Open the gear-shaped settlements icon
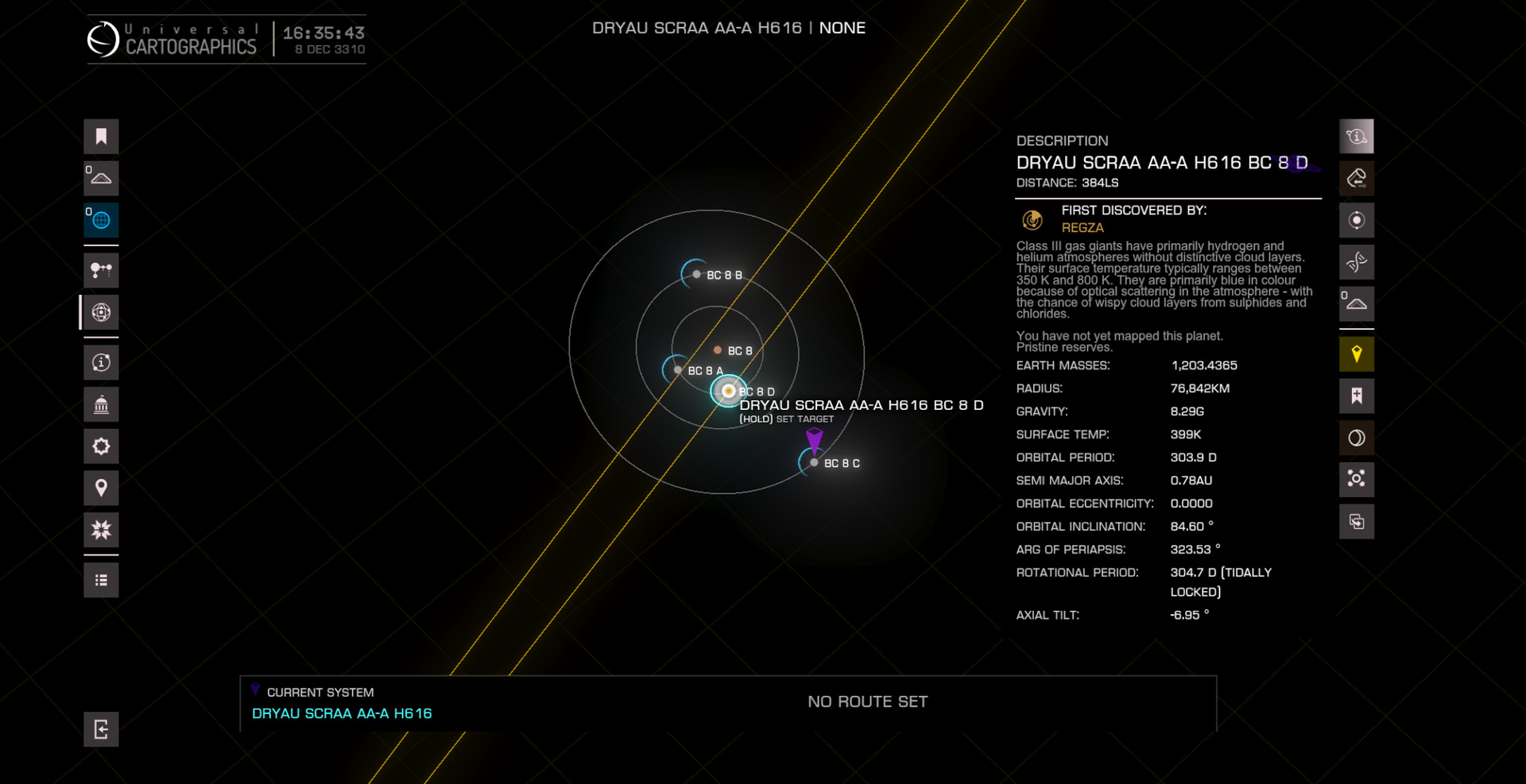 [x=101, y=446]
